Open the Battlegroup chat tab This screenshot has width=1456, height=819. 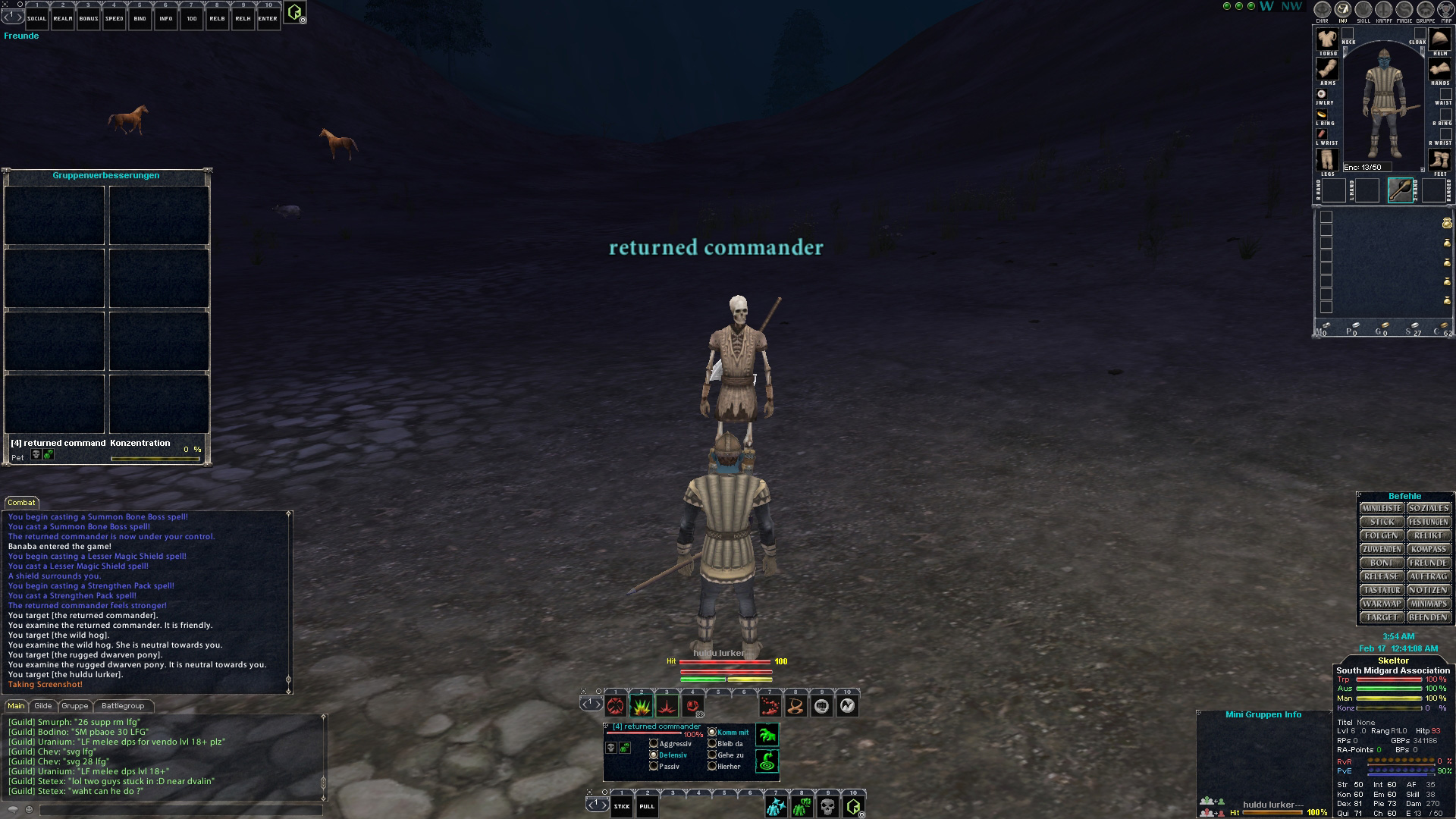click(x=122, y=706)
